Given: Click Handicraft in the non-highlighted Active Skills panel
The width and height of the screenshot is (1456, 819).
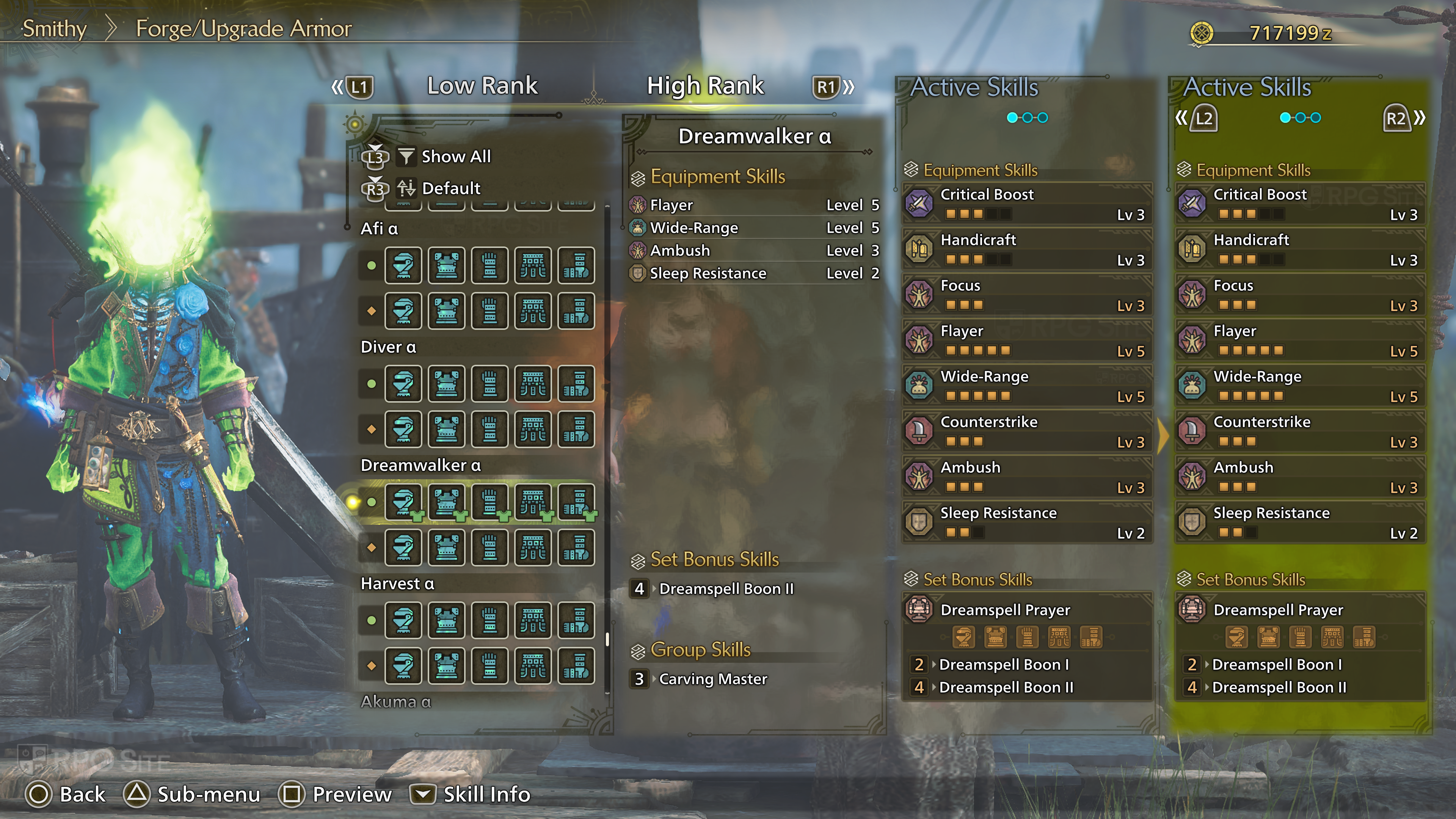Looking at the screenshot, I should point(1026,249).
